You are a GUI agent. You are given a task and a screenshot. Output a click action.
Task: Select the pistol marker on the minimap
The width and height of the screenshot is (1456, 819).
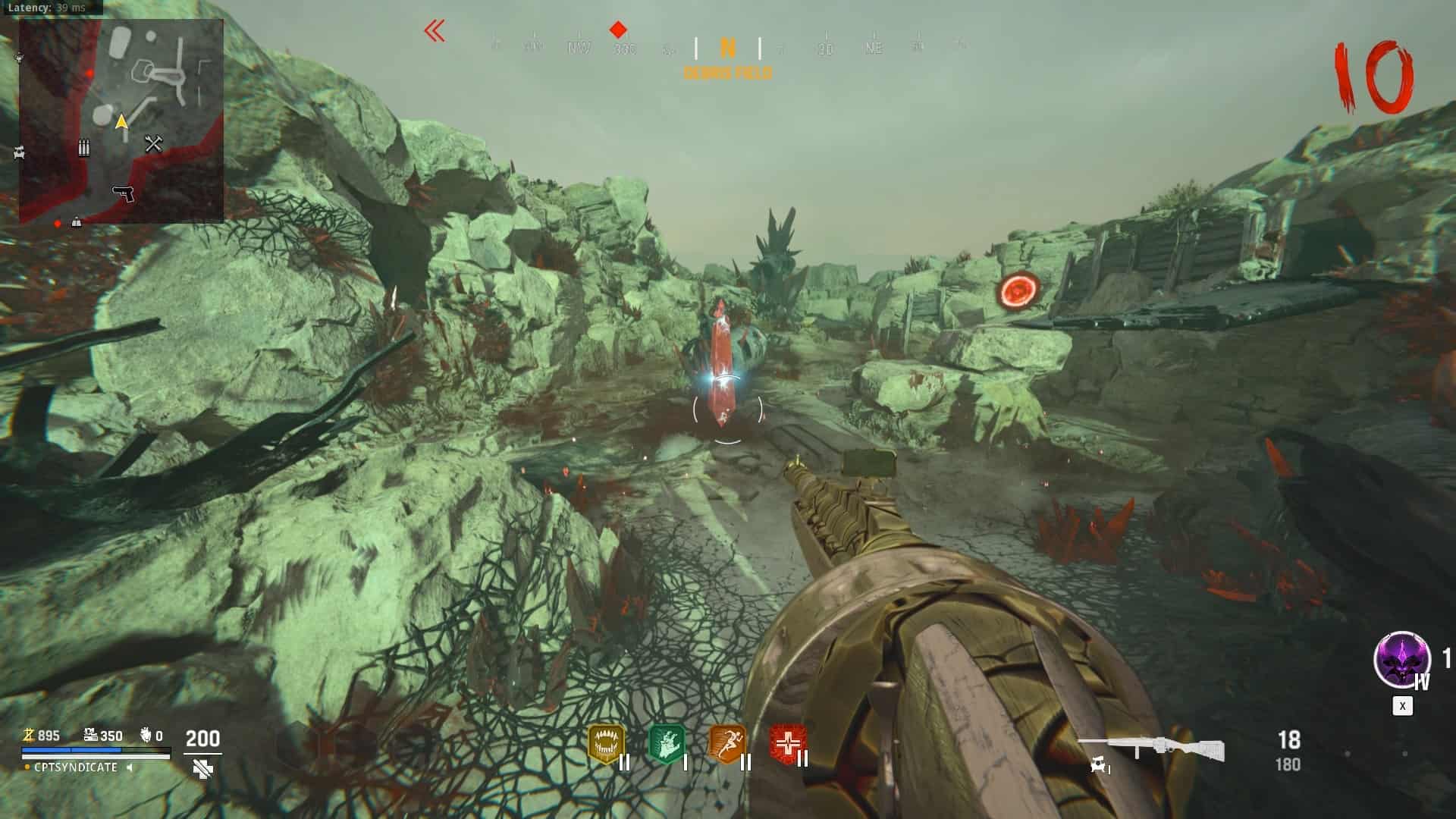[124, 194]
